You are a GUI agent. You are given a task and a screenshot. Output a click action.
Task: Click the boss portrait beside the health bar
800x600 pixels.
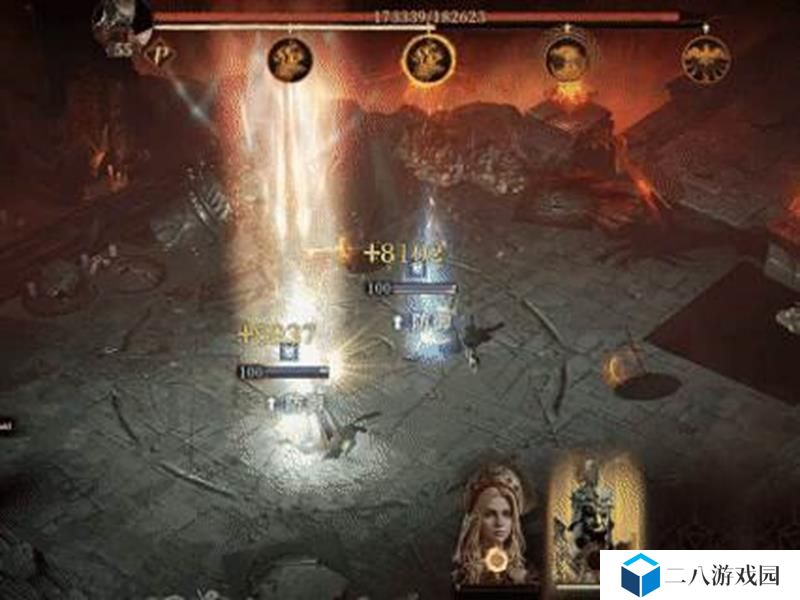122,19
